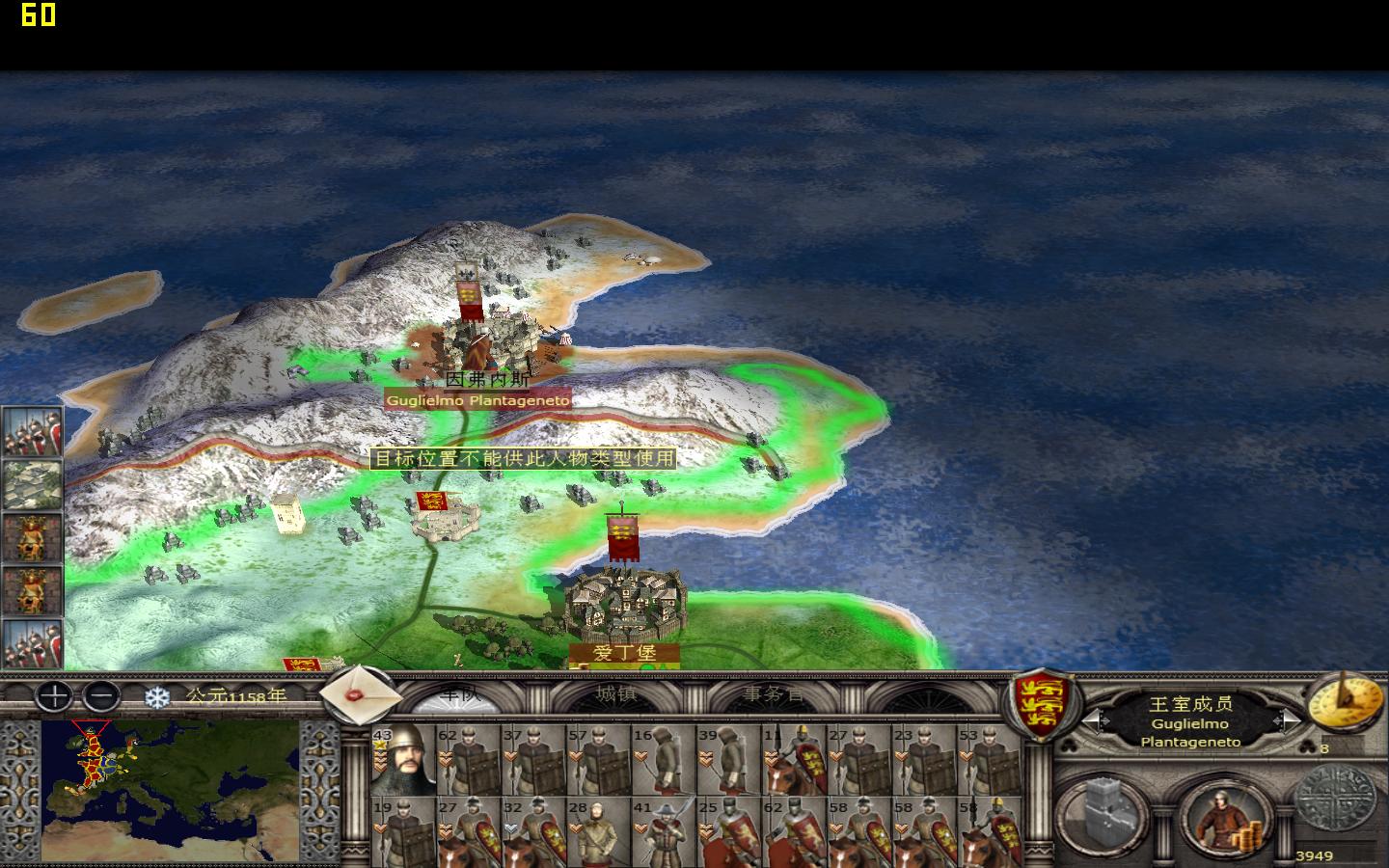Image resolution: width=1389 pixels, height=868 pixels.
Task: Select the bearded general card numbered 43
Action: 403,762
